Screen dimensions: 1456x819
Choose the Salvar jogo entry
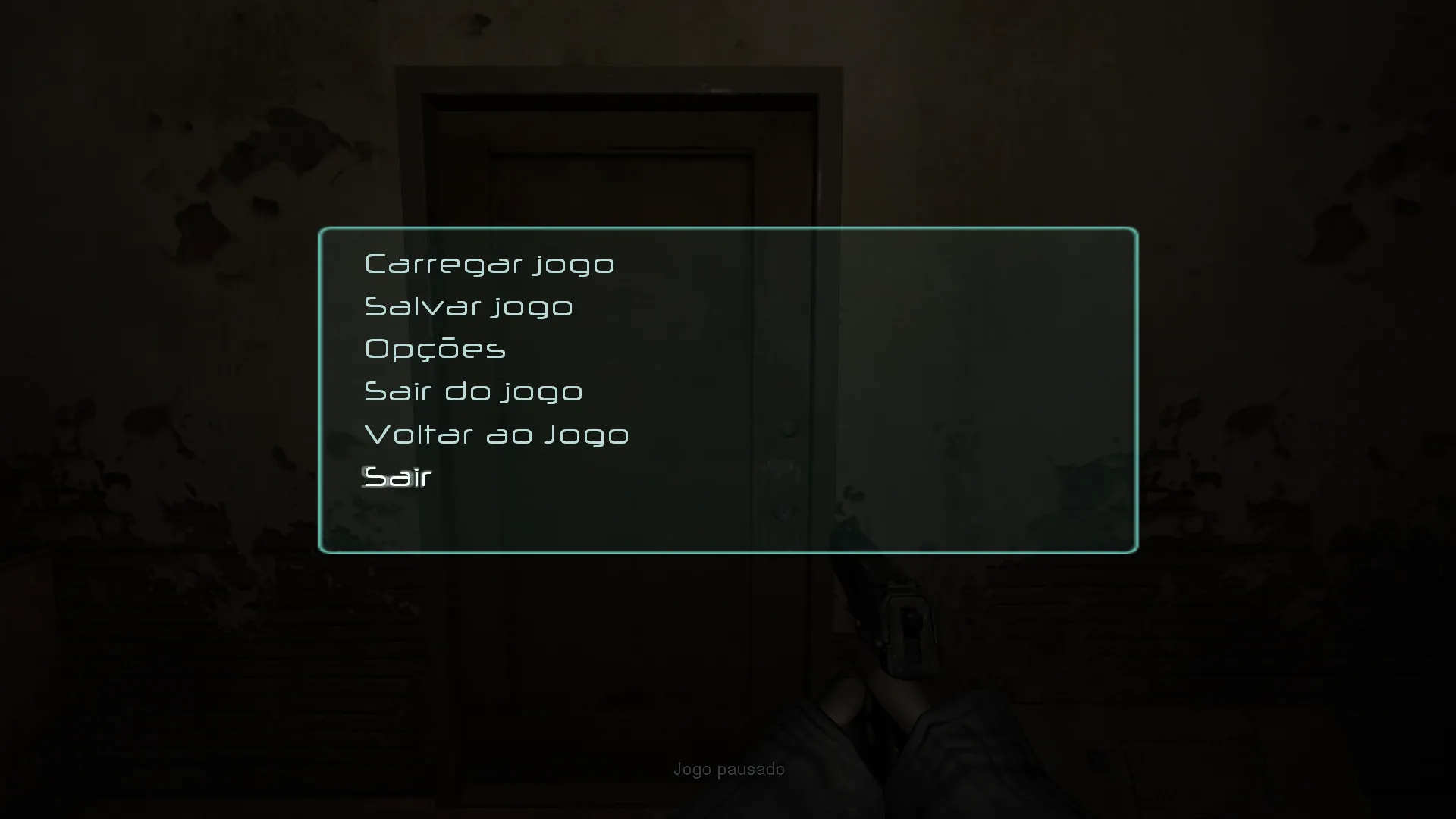(x=469, y=306)
